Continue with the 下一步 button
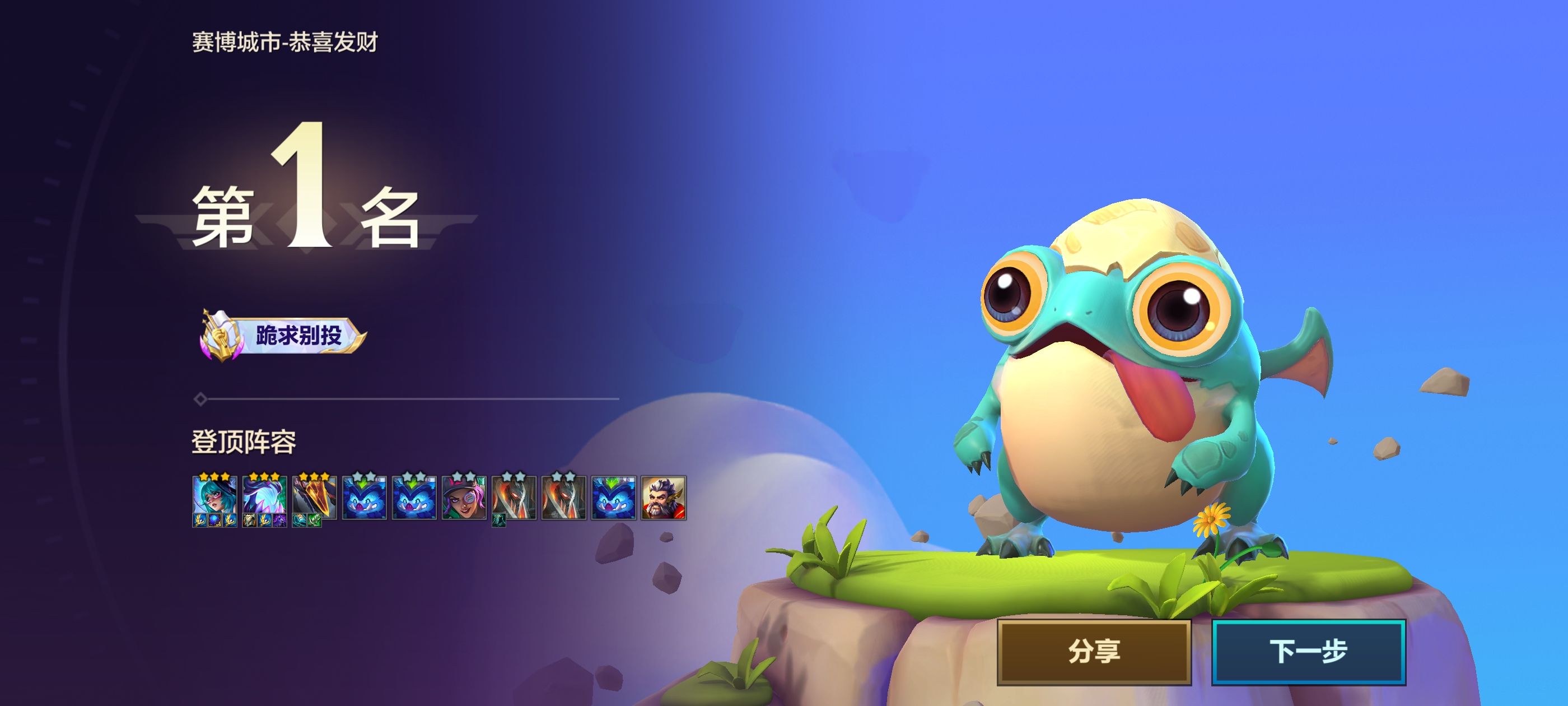 tap(1308, 652)
